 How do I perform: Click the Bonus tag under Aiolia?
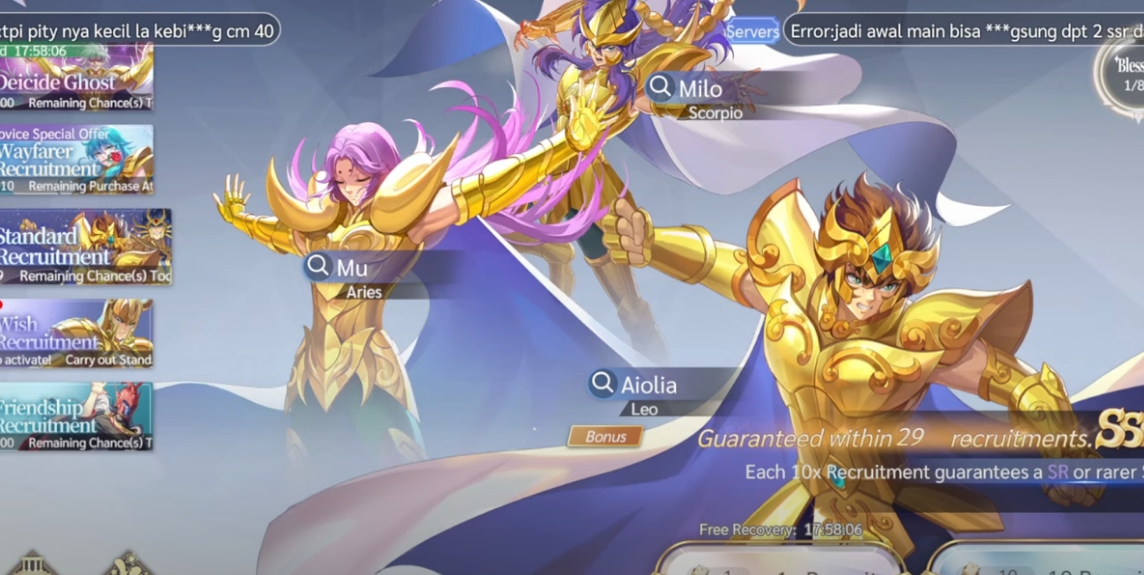[x=605, y=437]
